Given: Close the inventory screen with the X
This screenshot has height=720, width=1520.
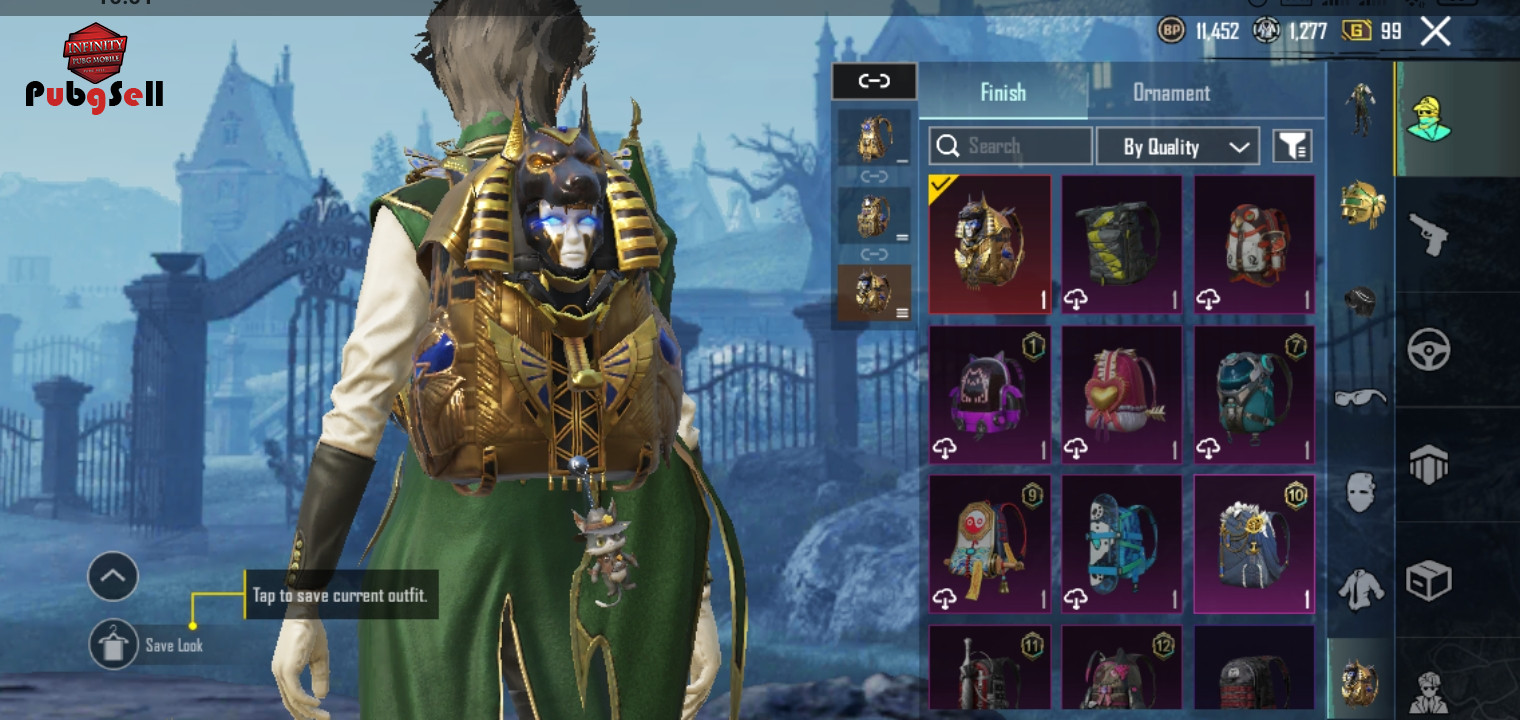Looking at the screenshot, I should [x=1435, y=32].
